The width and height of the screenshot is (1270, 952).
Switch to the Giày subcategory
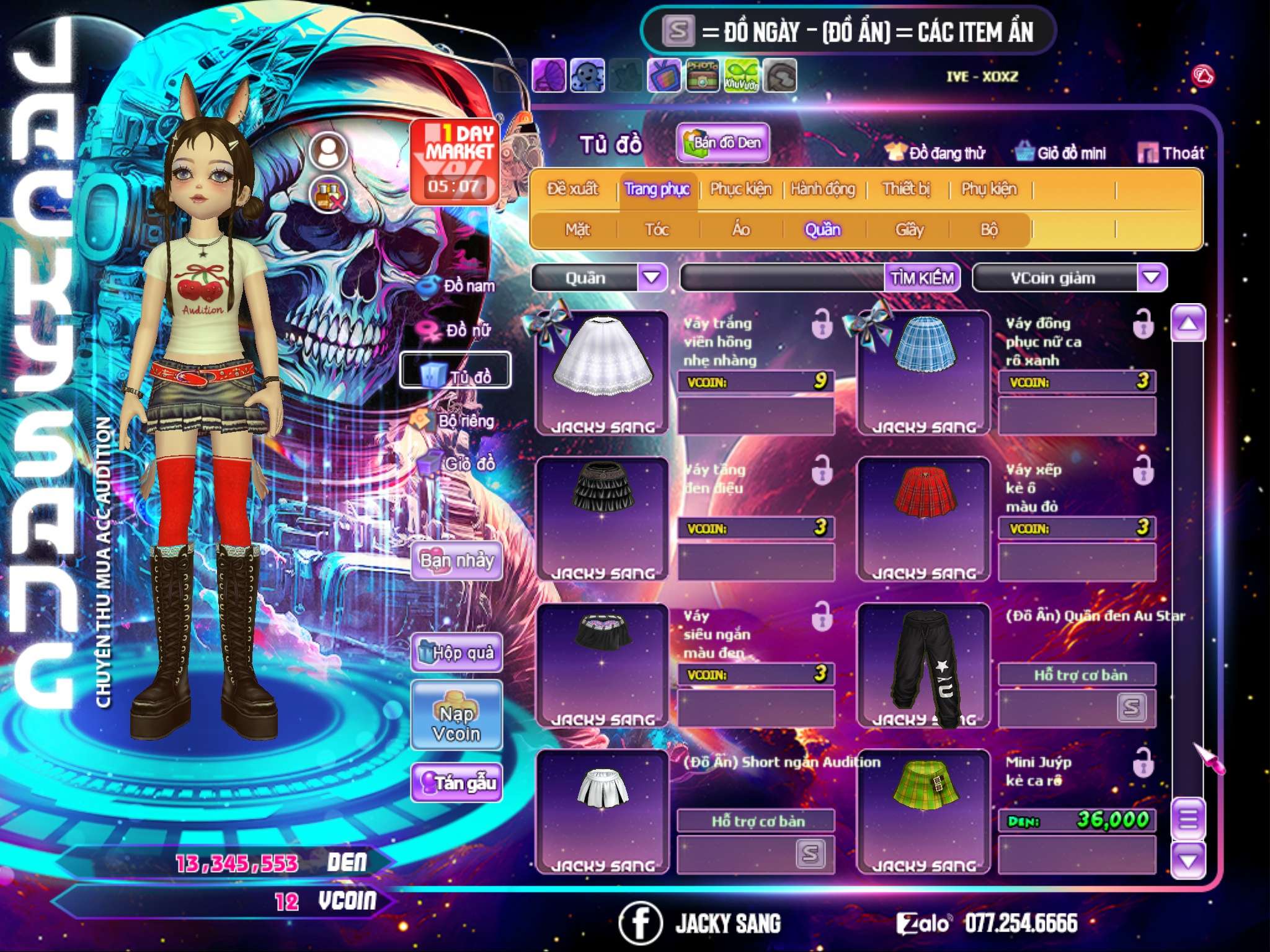(909, 230)
